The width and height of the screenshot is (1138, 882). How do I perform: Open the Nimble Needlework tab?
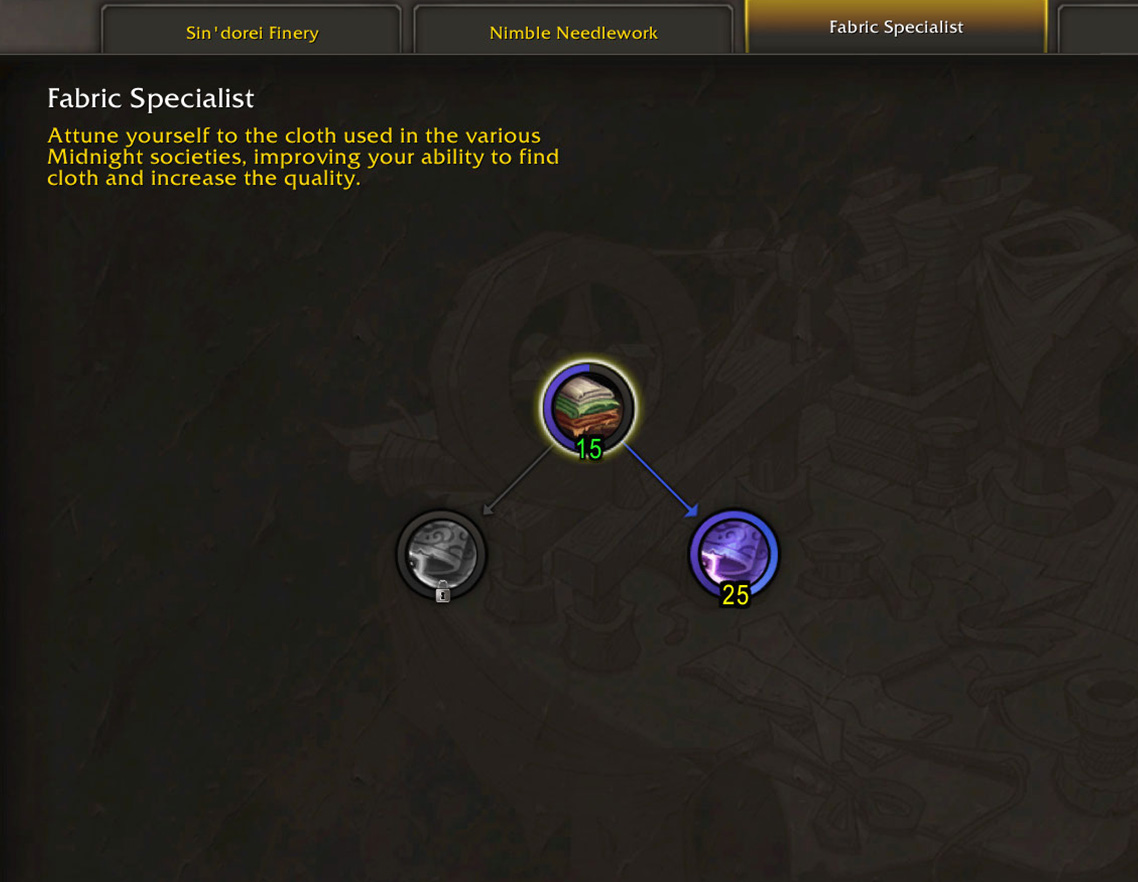point(573,32)
